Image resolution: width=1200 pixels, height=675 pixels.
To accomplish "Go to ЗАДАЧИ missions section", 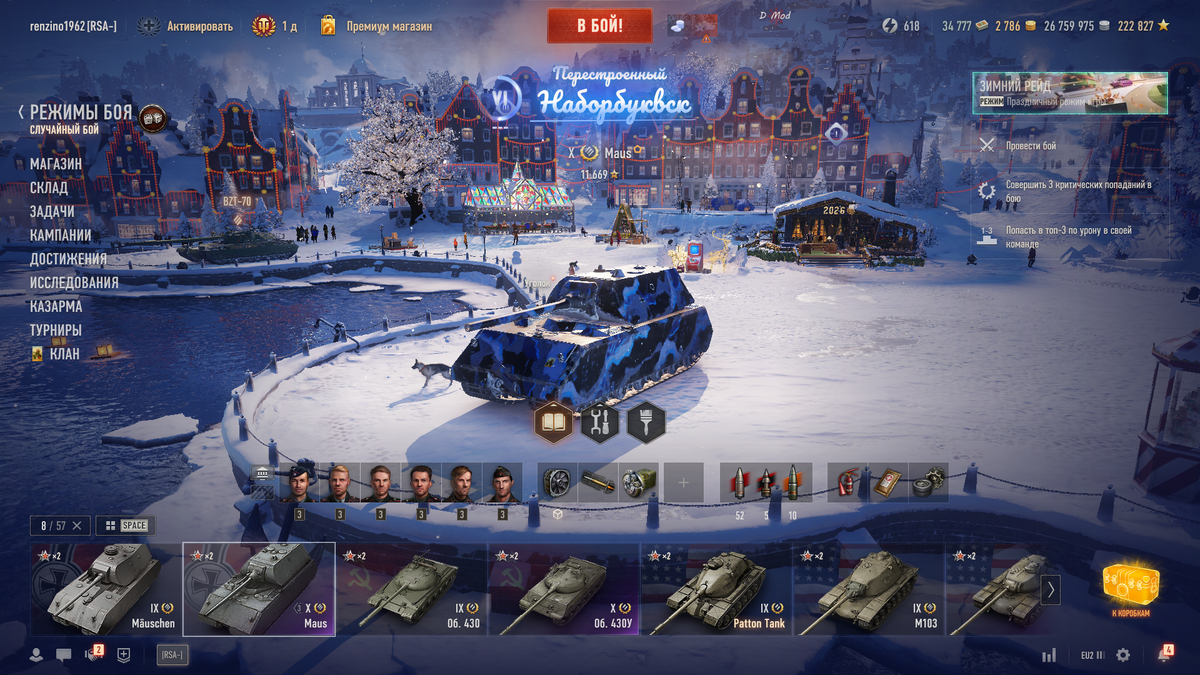I will tap(52, 212).
